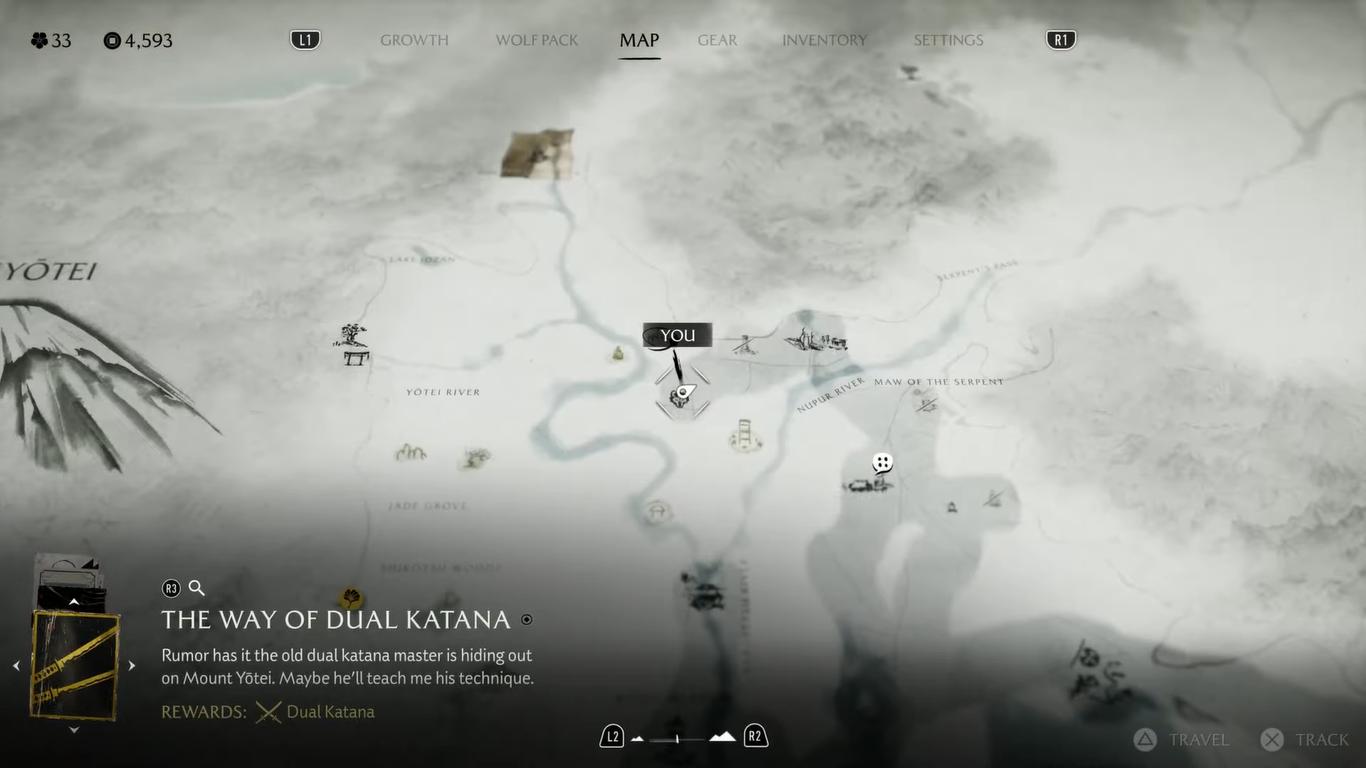This screenshot has height=768, width=1366.
Task: Click the up arrow above the quest card
Action: tap(74, 601)
